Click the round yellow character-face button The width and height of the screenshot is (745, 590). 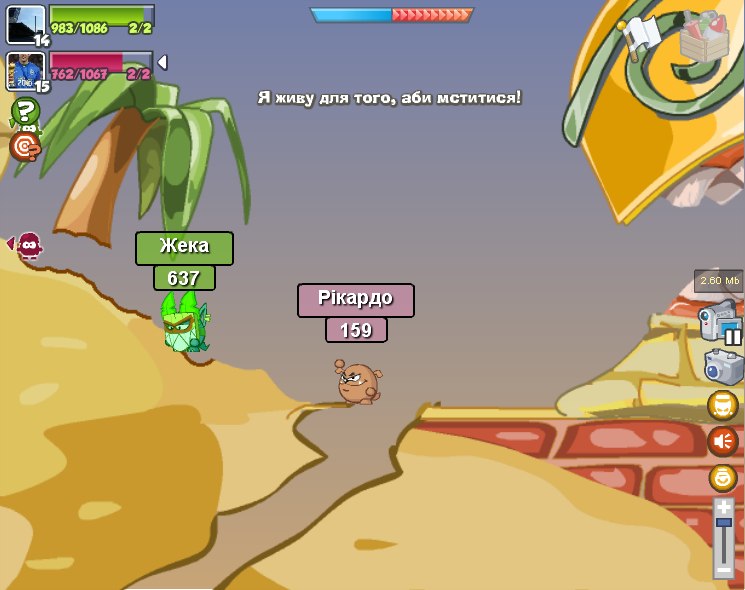tap(723, 405)
